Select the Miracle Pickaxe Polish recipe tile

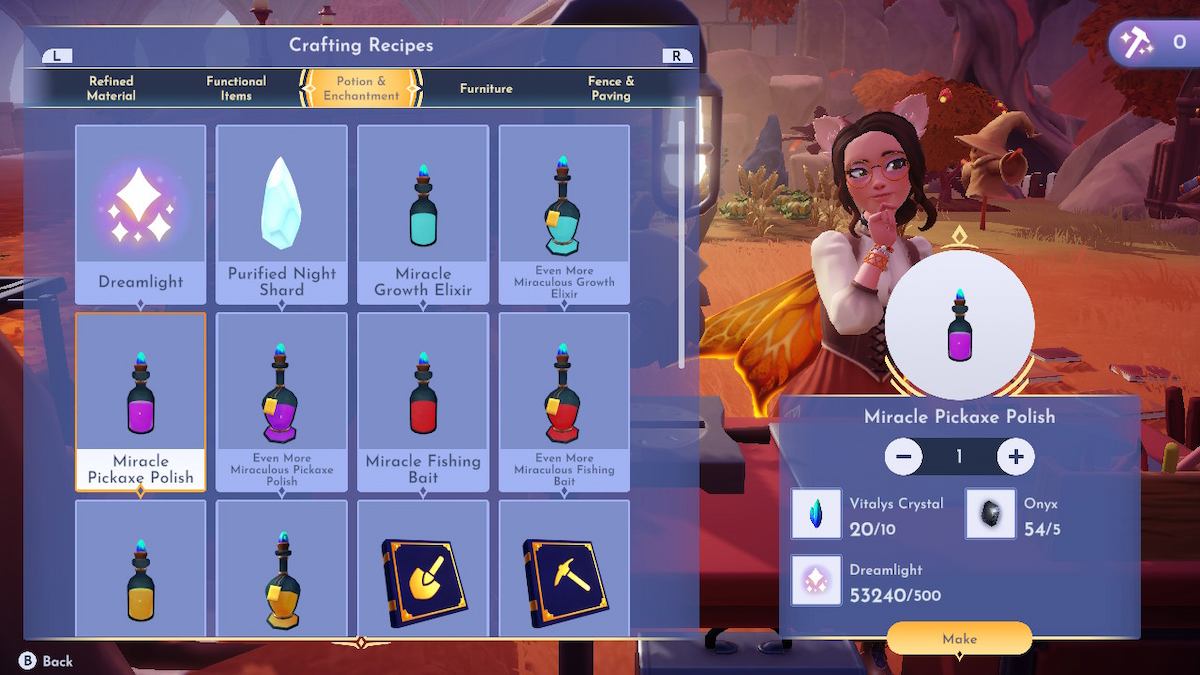pos(141,401)
